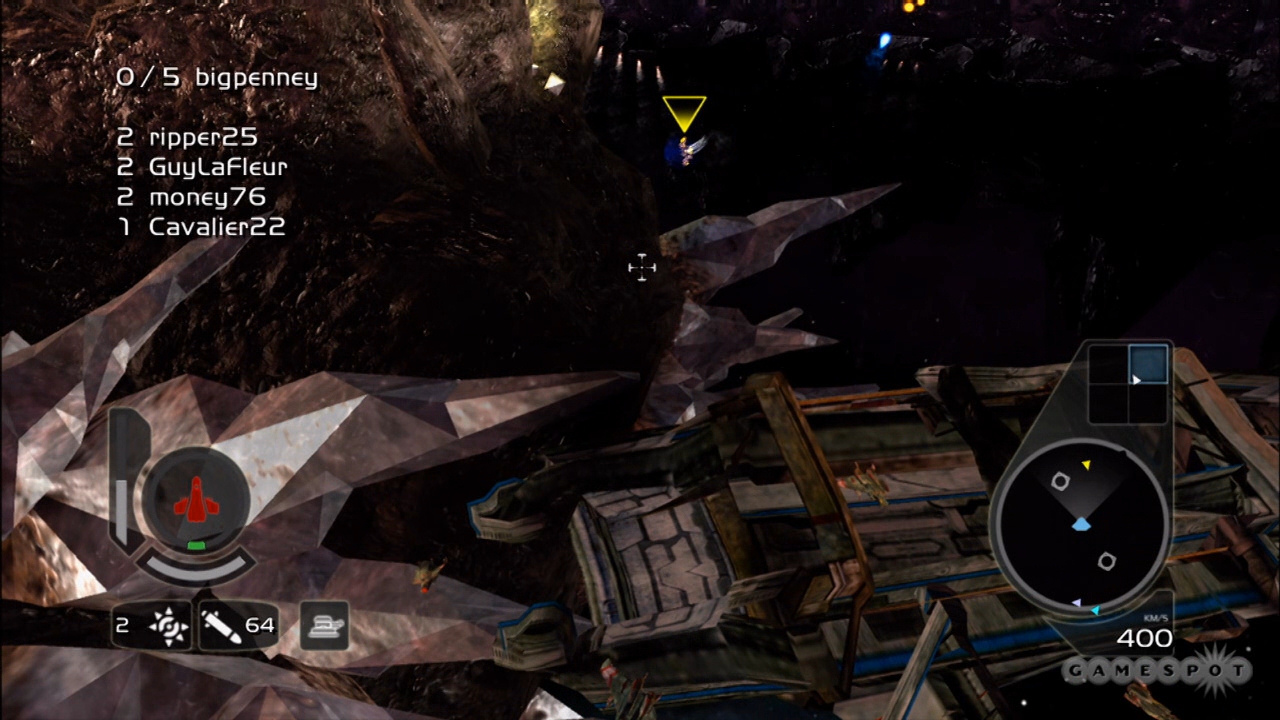The width and height of the screenshot is (1280, 720).
Task: Select ripper25 in the scoreboard
Action: [202, 137]
